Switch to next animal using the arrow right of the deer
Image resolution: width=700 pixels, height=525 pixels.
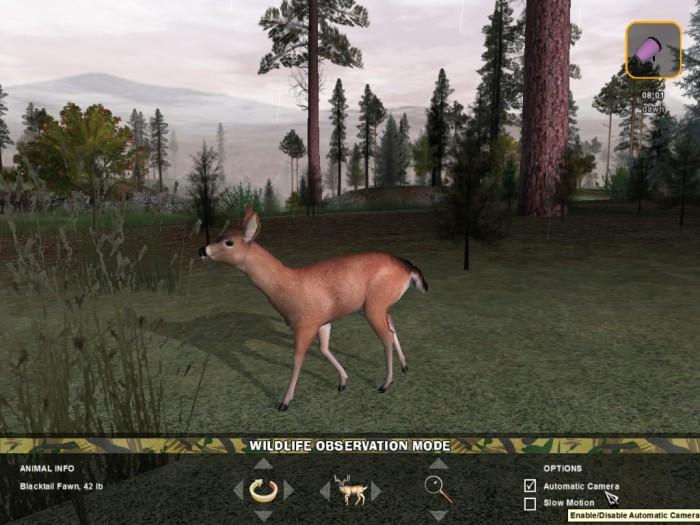376,490
